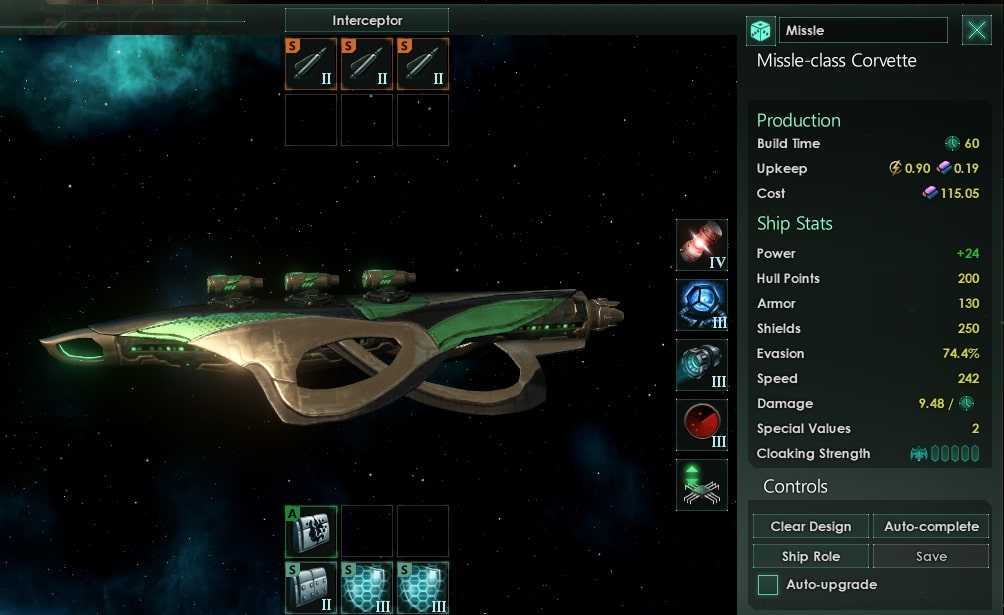Open the green combat computer slot
This screenshot has width=1004, height=615.
coord(701,485)
